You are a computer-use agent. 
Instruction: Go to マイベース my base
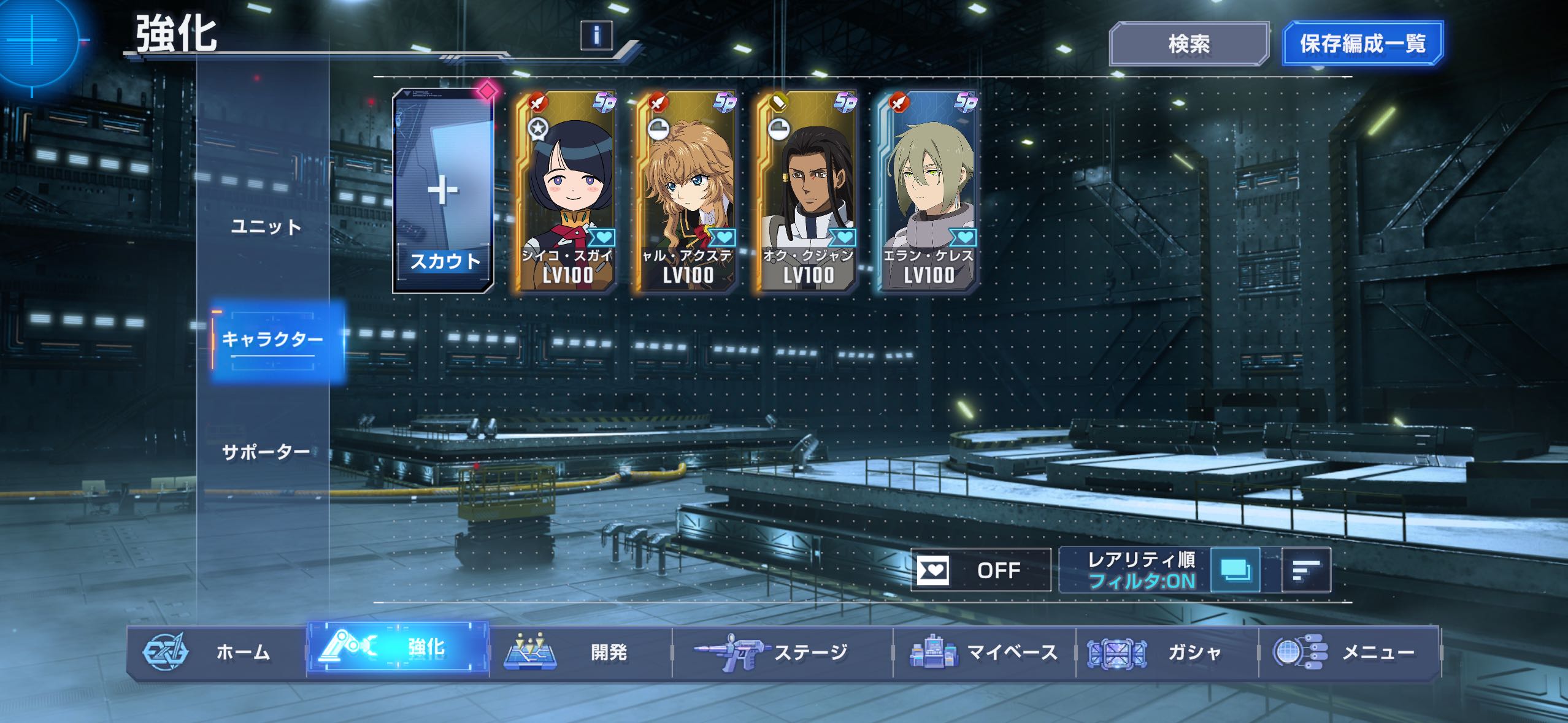pyautogui.click(x=984, y=652)
